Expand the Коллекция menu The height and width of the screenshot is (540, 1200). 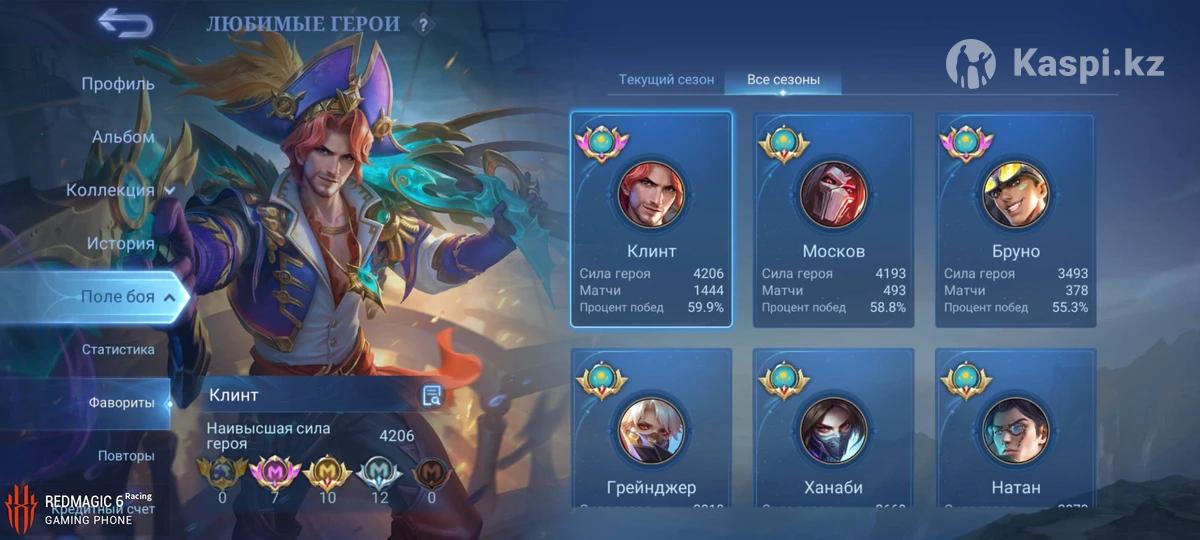(120, 190)
